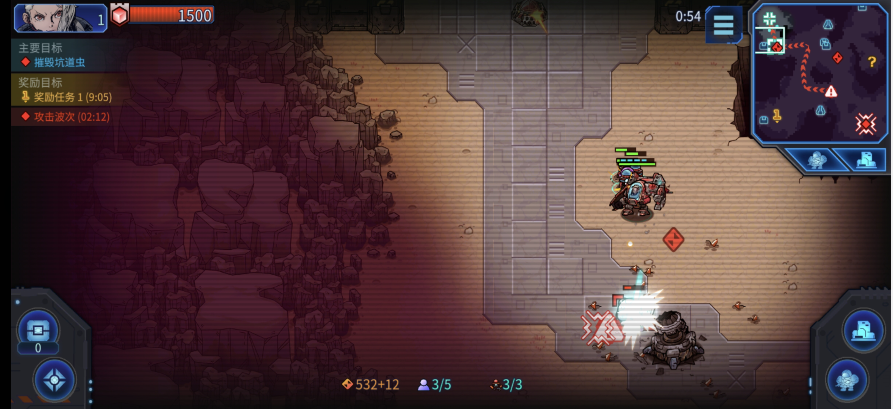Screen dimensions: 893x409
Task: Activate the crosshair target button
Action: (x=54, y=380)
